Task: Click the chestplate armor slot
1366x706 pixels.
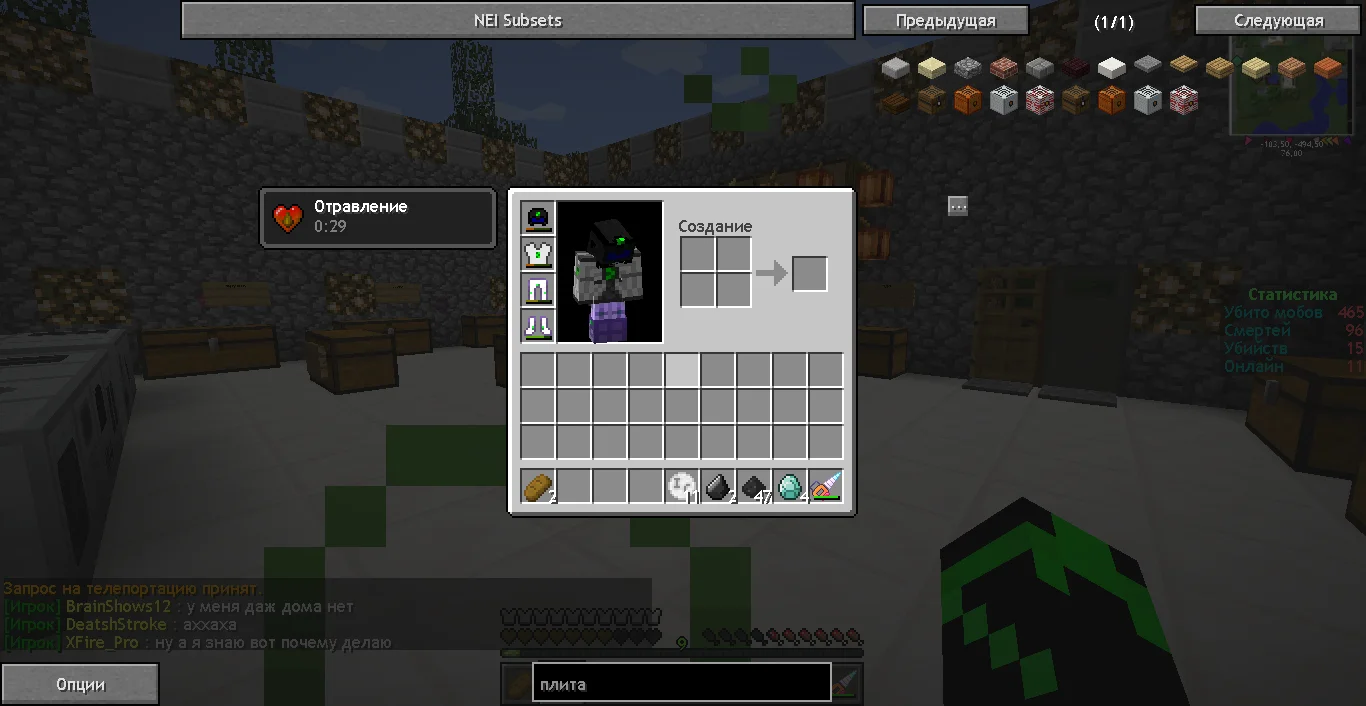Action: click(538, 255)
